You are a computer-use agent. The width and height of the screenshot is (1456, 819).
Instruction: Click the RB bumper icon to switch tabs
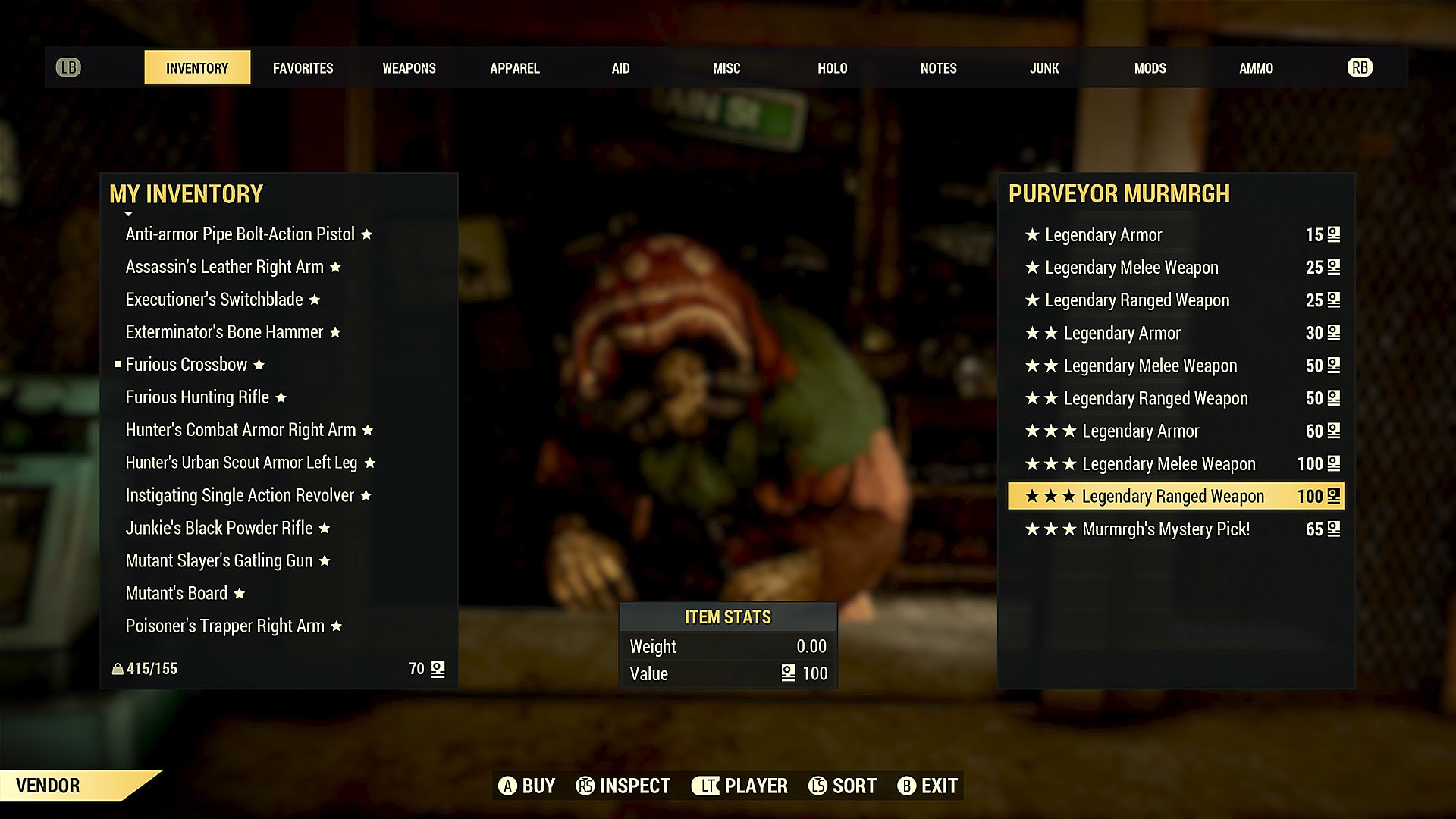1360,67
